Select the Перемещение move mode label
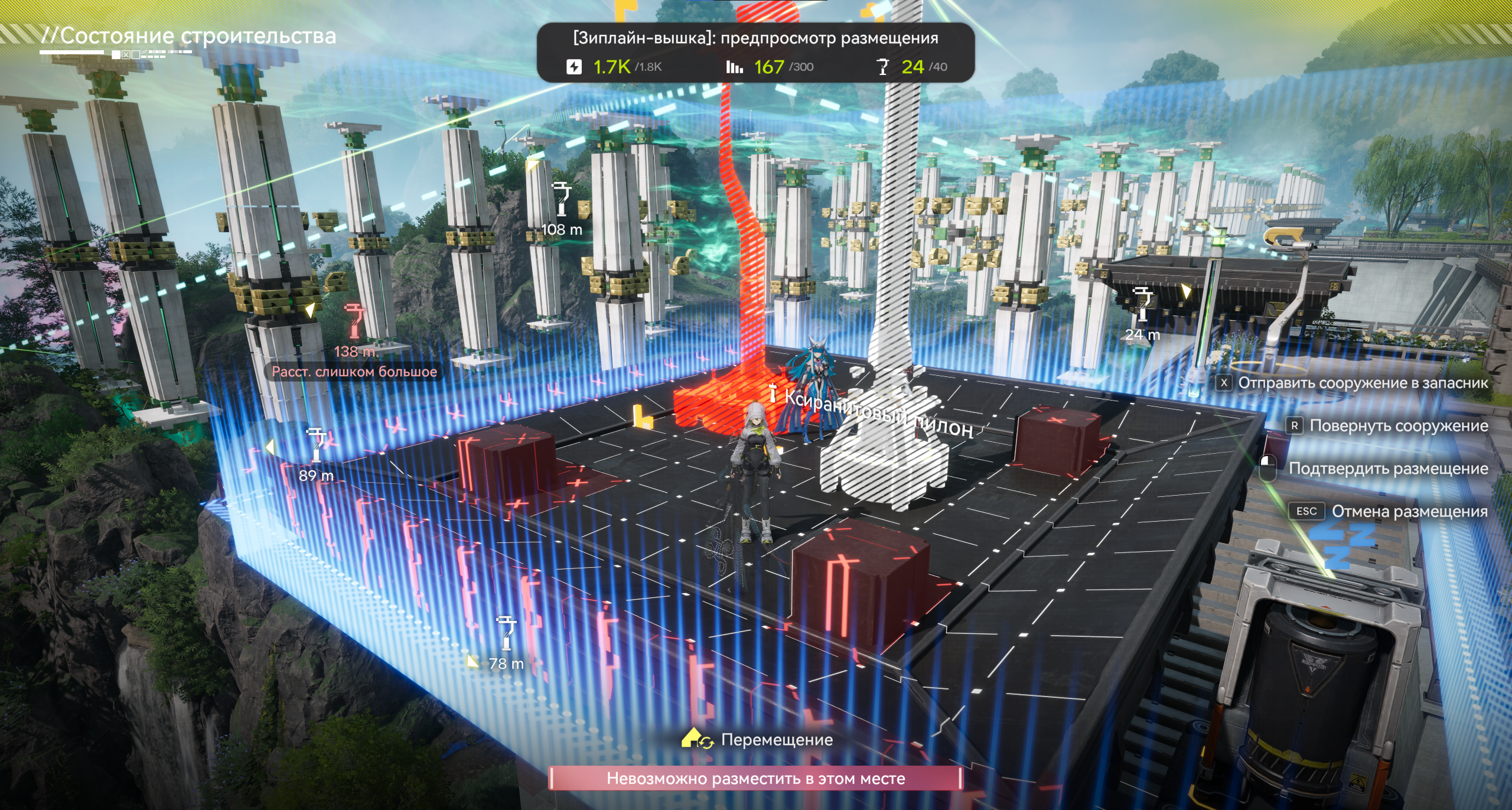This screenshot has height=810, width=1512. tap(776, 740)
